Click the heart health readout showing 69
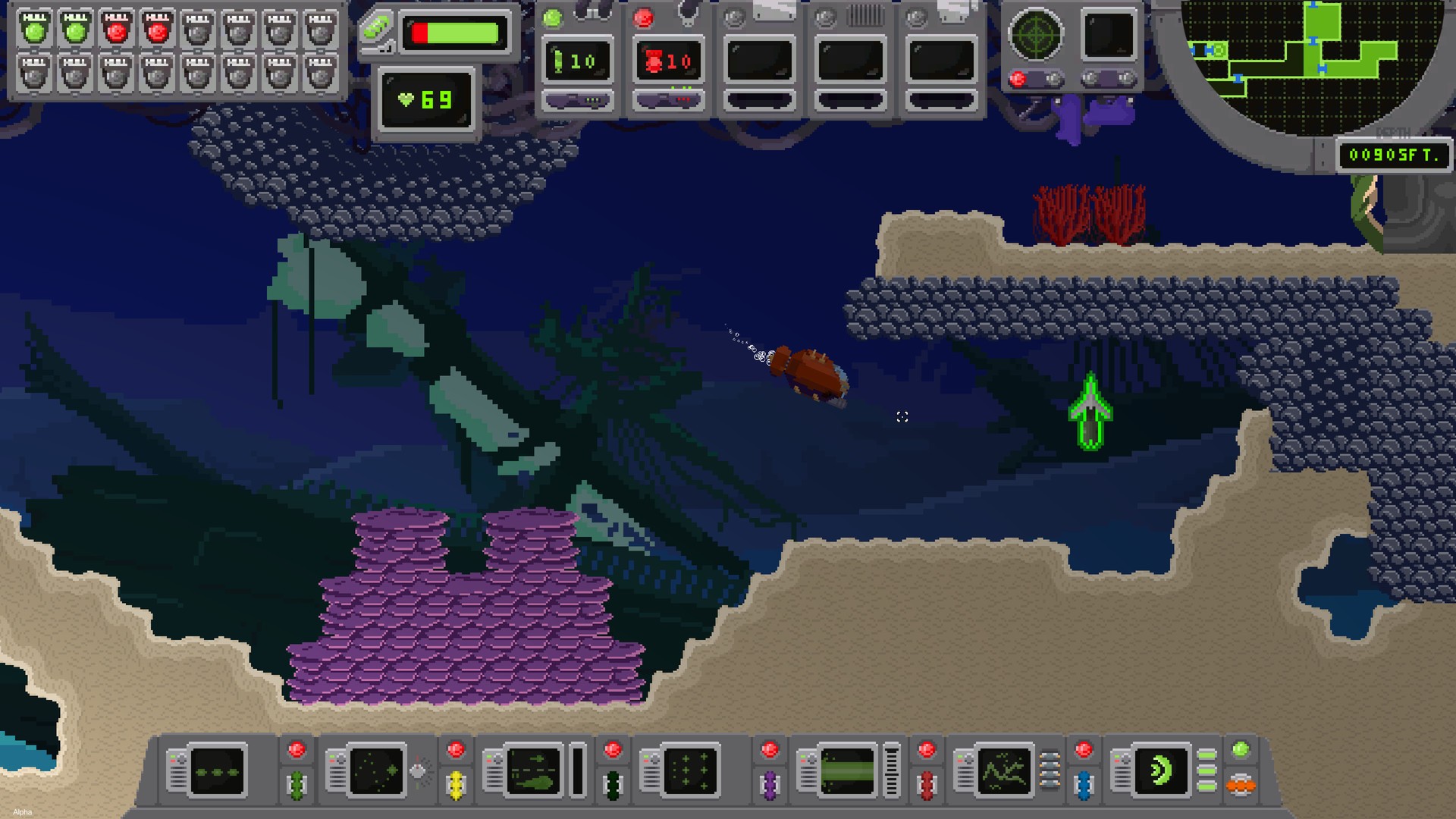 click(426, 99)
